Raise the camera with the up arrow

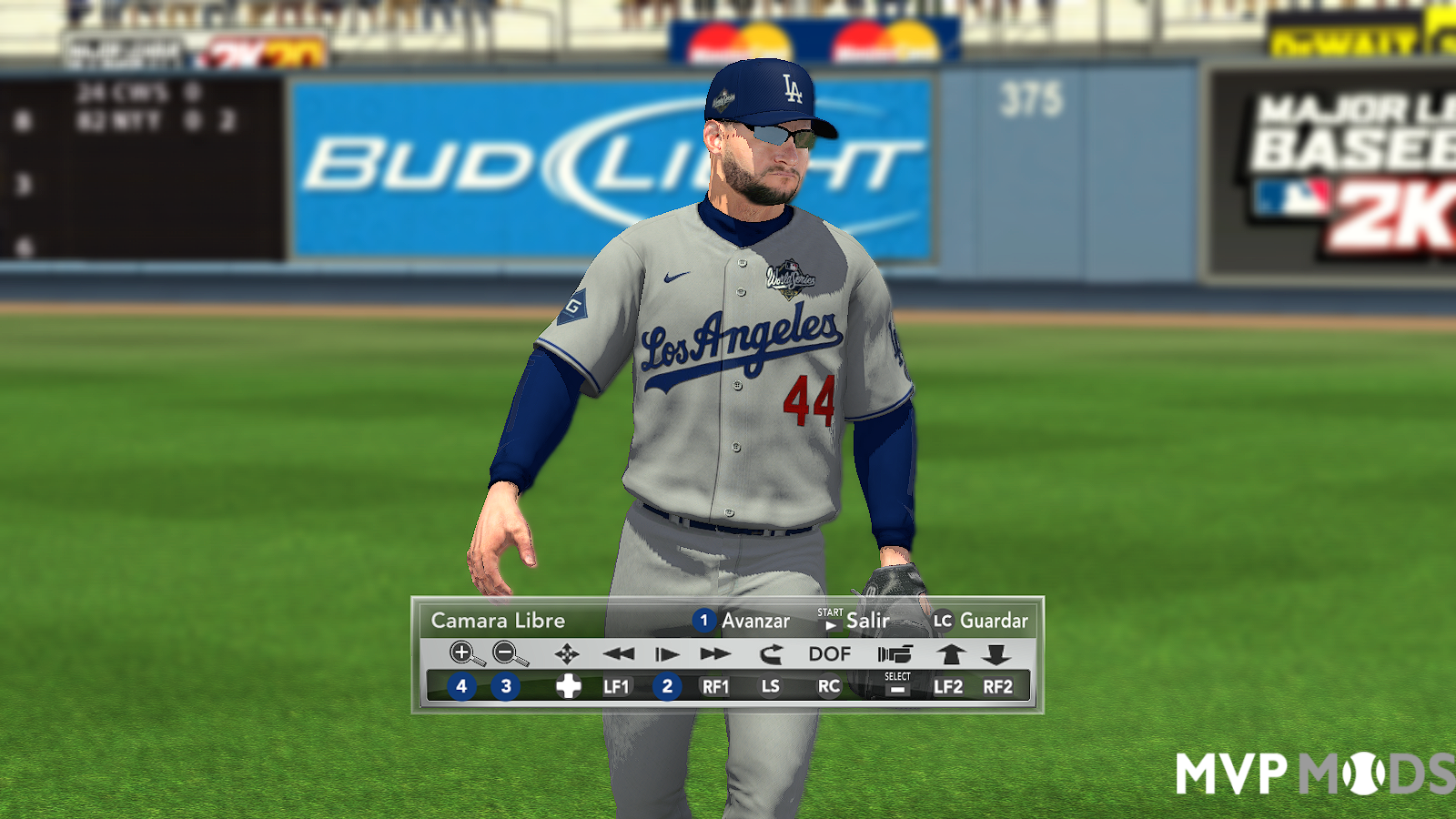pos(951,653)
